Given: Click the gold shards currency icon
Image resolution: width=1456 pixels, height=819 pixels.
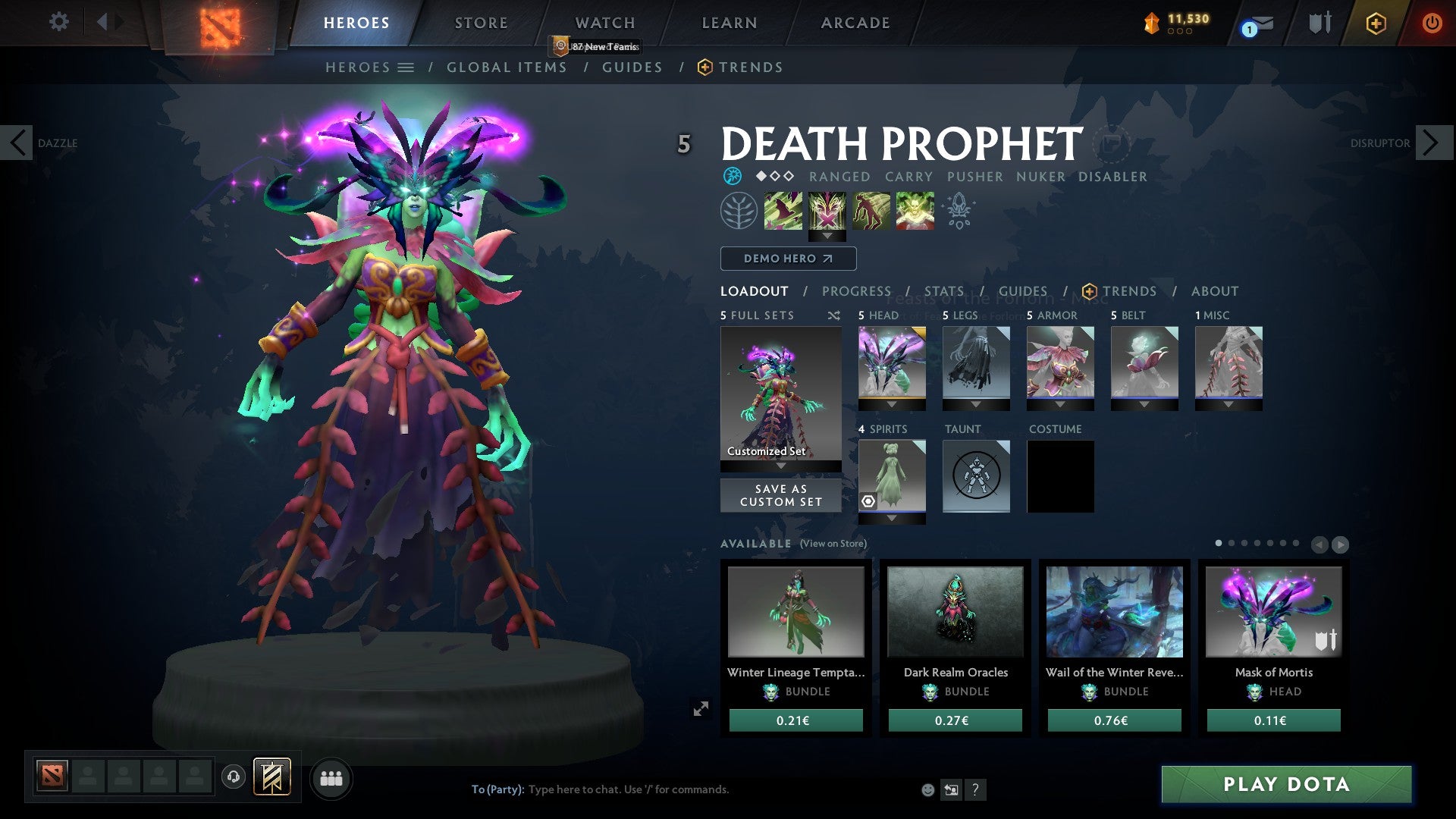Looking at the screenshot, I should [x=1150, y=23].
